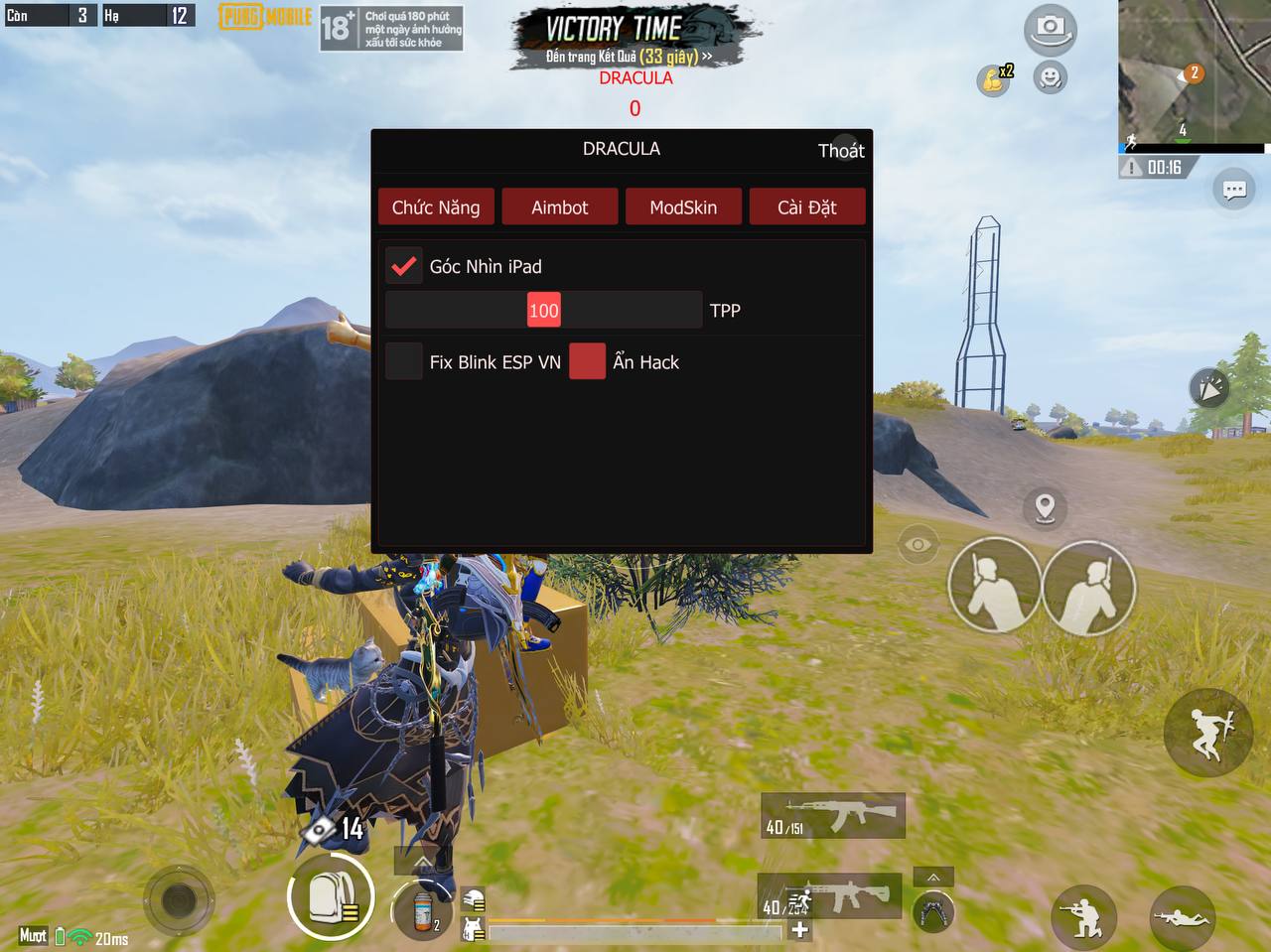Enable the Fix Blink ESP VN checkbox
The width and height of the screenshot is (1271, 952).
click(404, 361)
